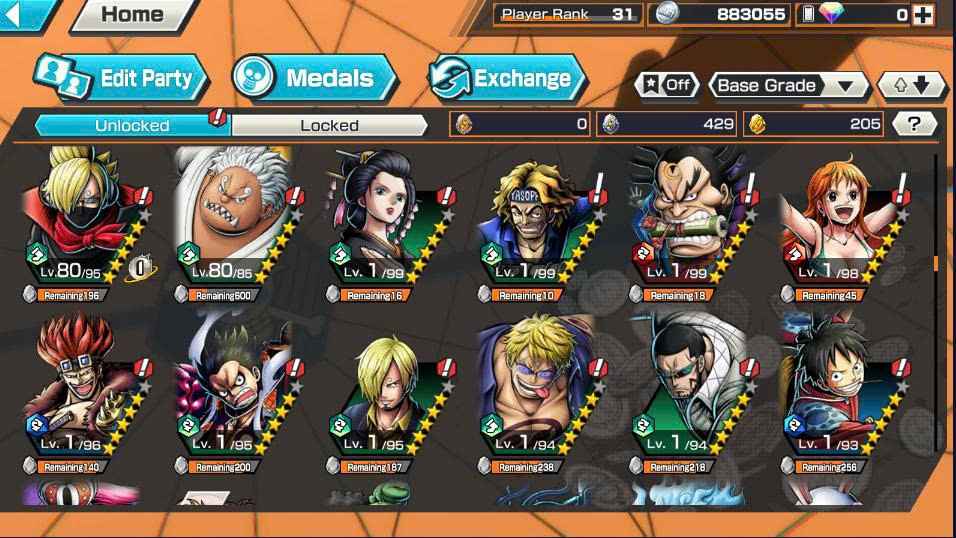The height and width of the screenshot is (538, 956).
Task: Toggle the favorites star filter Off button
Action: point(667,85)
